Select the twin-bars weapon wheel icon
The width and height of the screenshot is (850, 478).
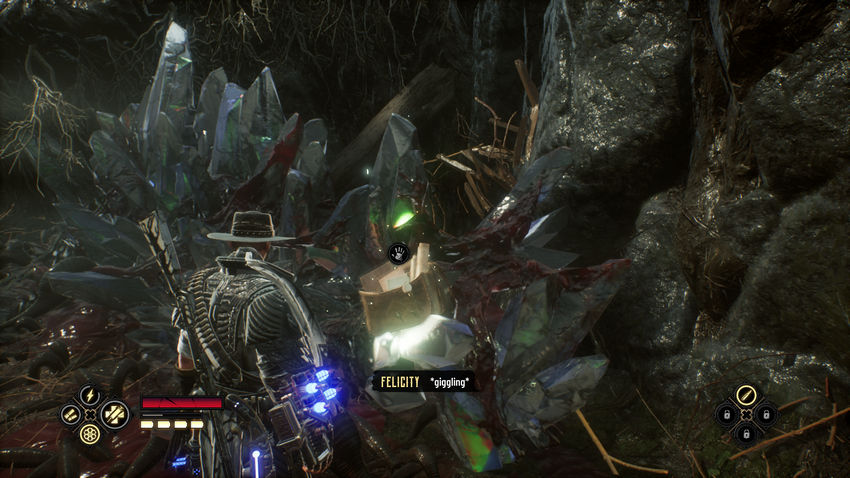(x=69, y=414)
